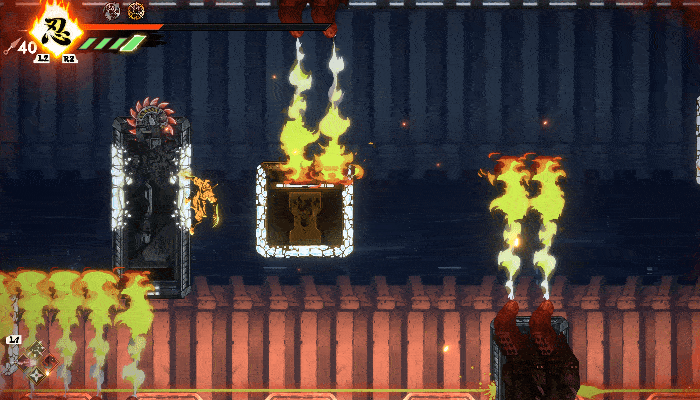This screenshot has height=400, width=700.
Task: Select the orange round amulet icon
Action: tap(136, 10)
